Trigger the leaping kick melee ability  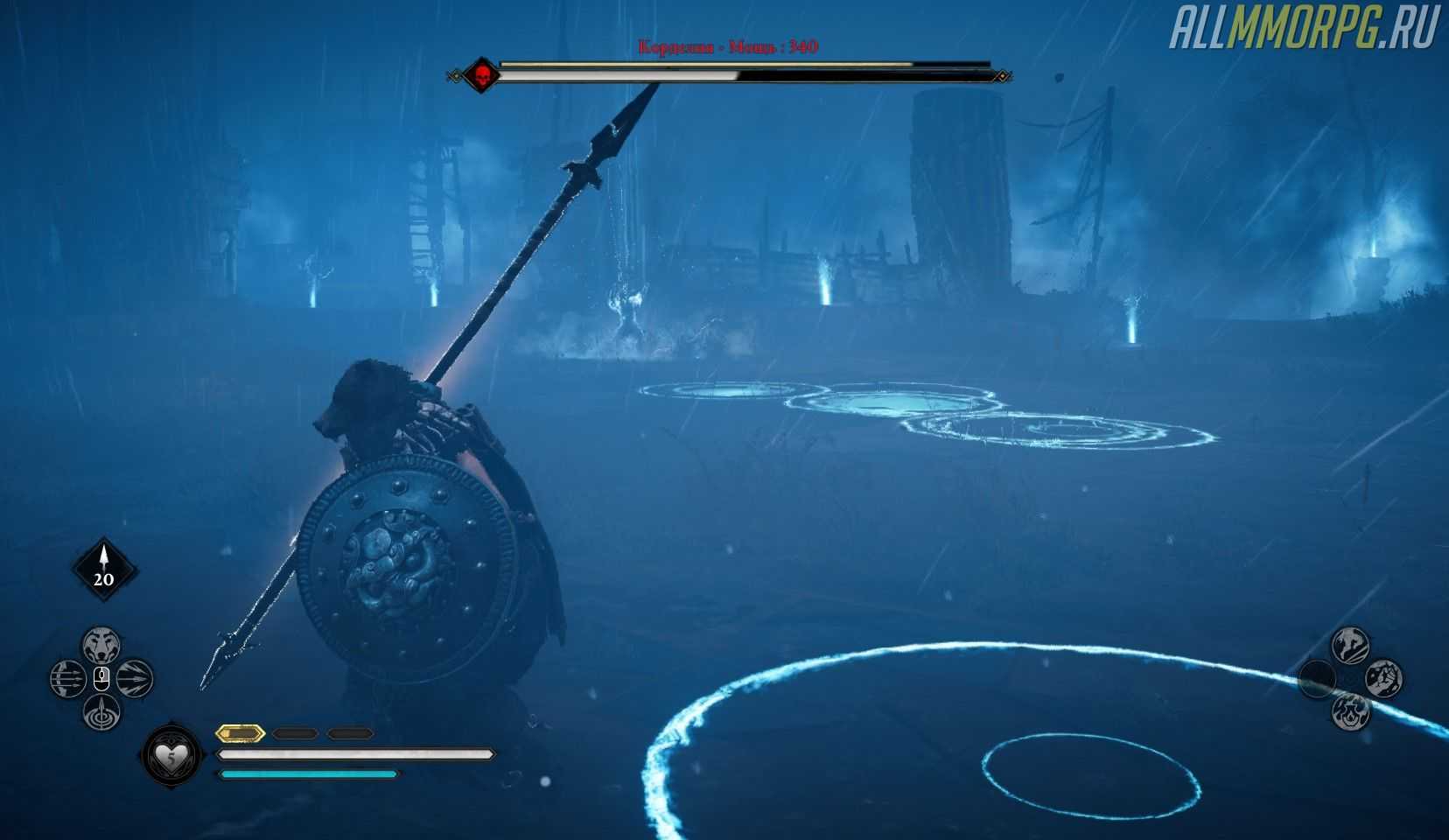tap(1350, 646)
